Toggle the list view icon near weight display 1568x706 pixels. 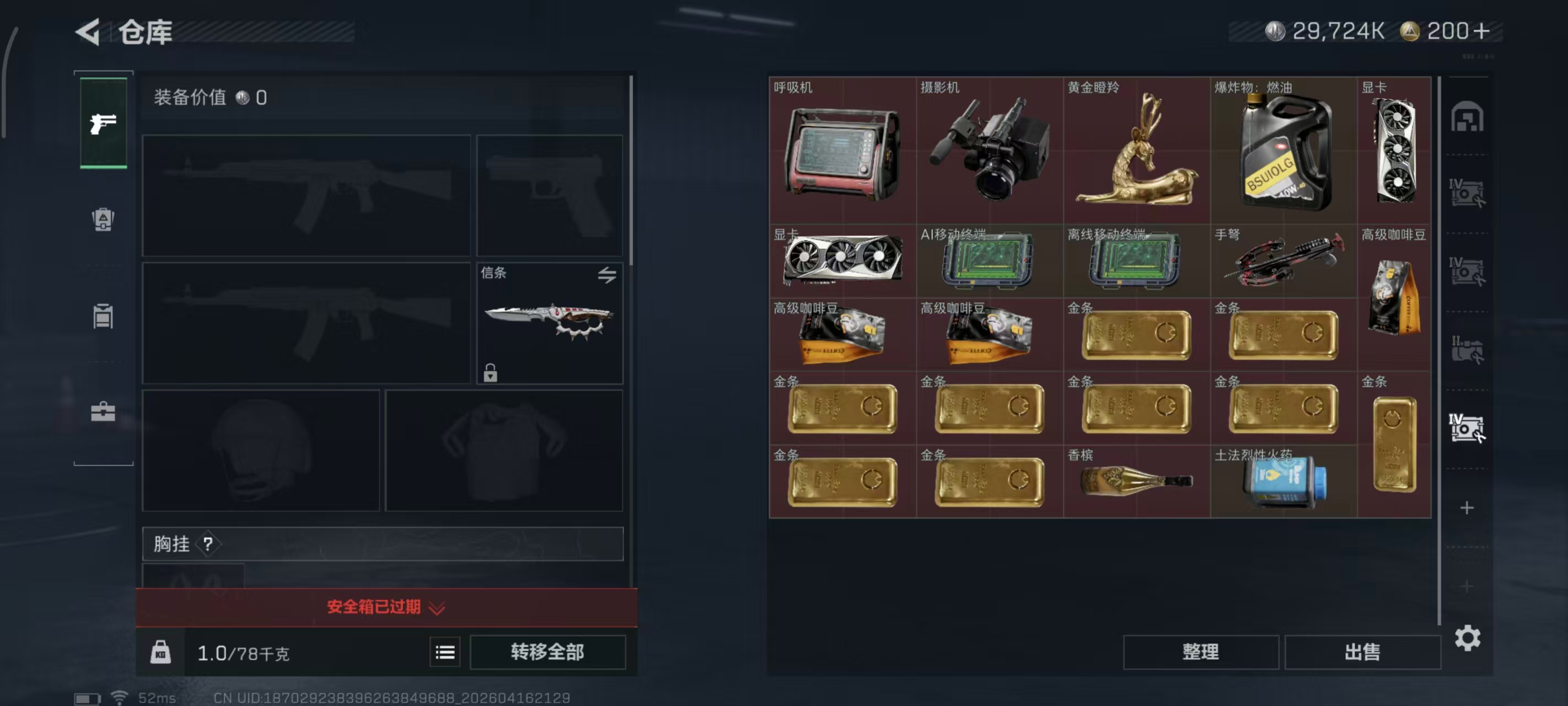click(x=445, y=652)
